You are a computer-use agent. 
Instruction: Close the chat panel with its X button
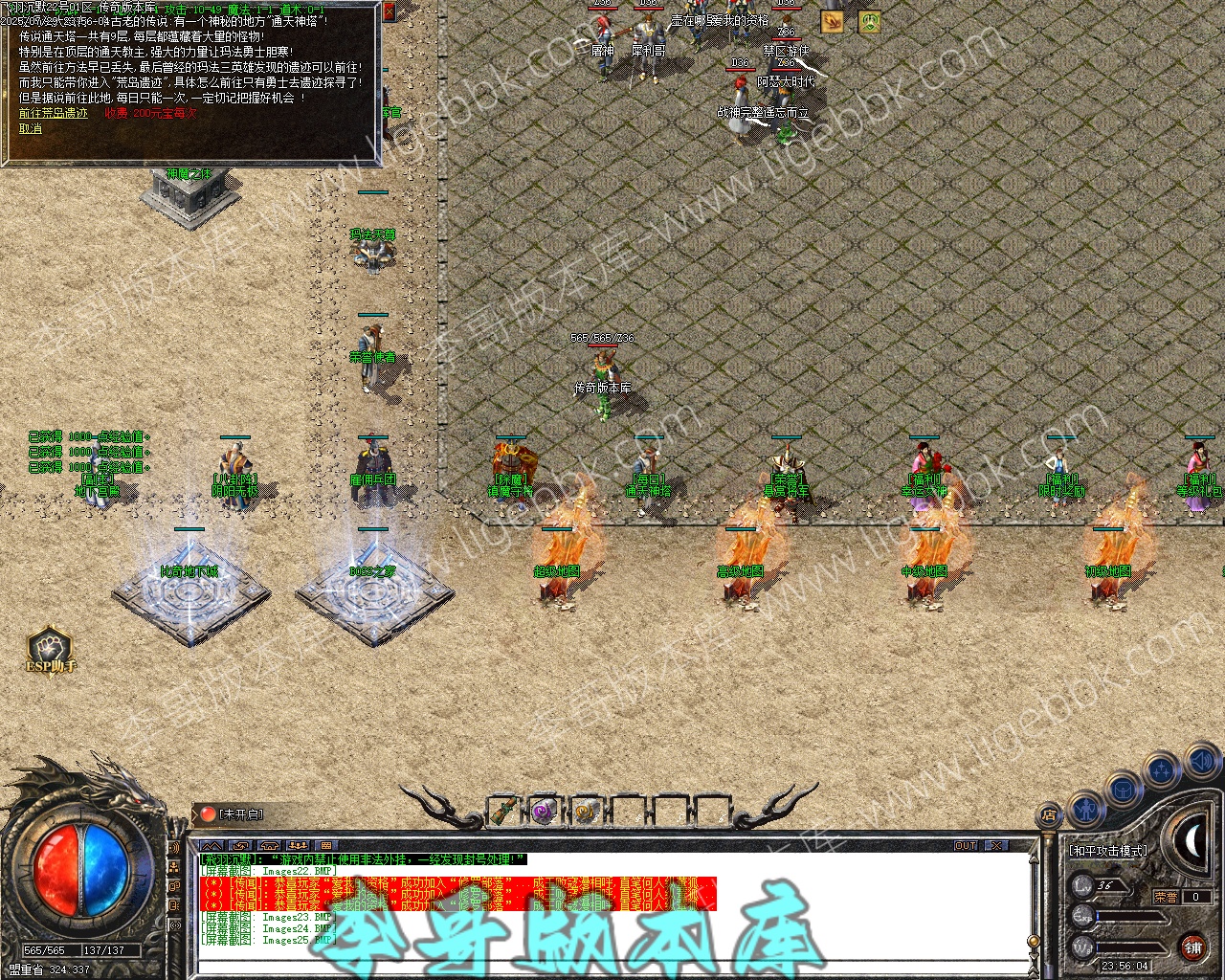coord(996,846)
